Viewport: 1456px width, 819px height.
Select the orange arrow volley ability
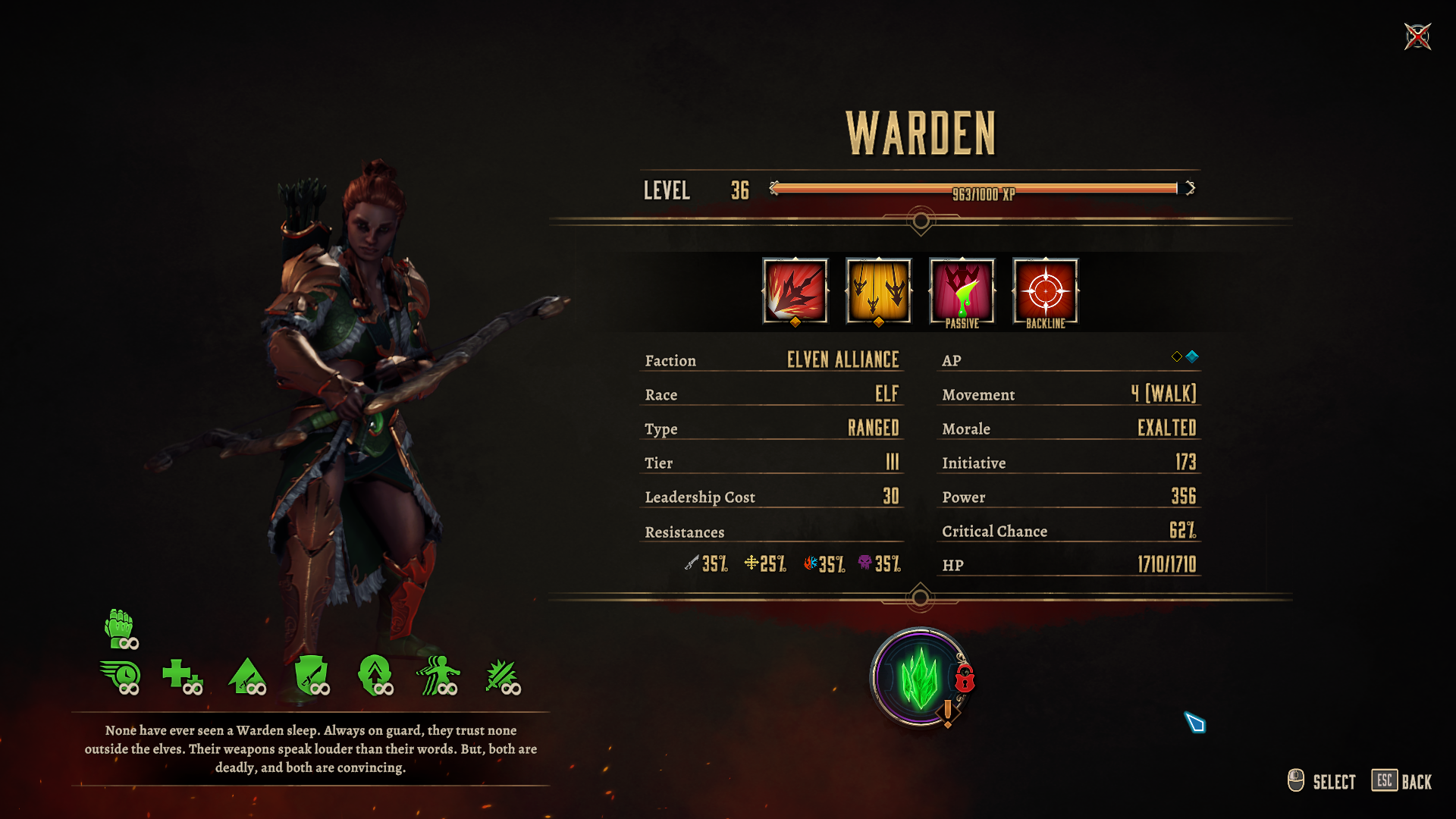point(878,291)
